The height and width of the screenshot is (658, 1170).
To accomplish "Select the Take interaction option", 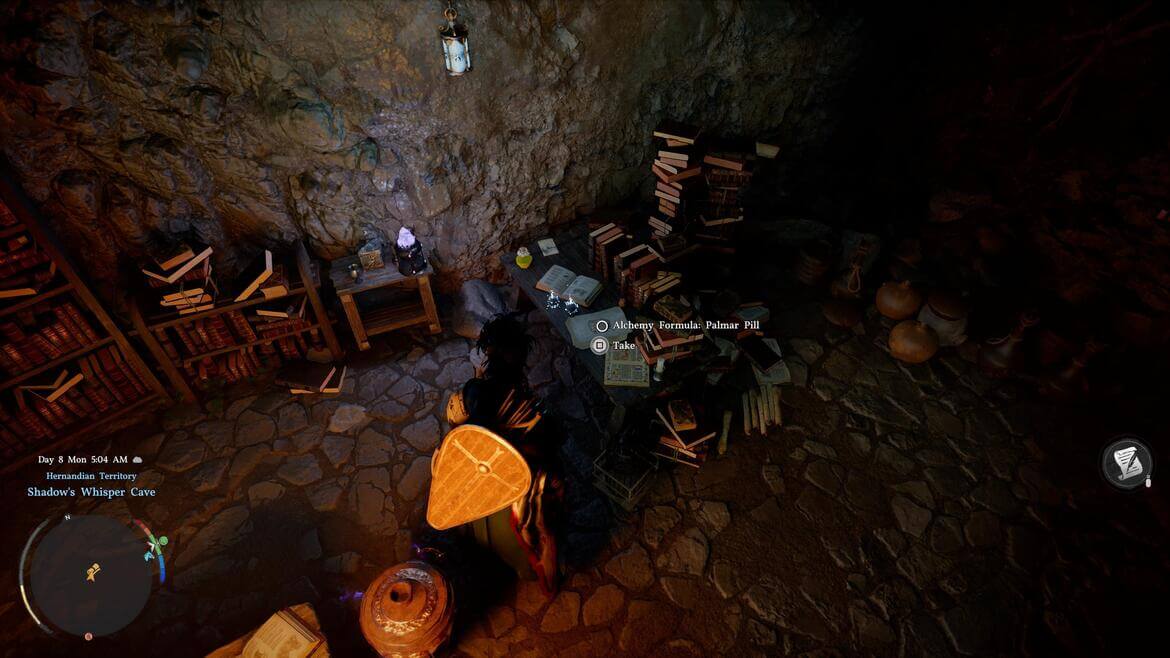I will 623,346.
